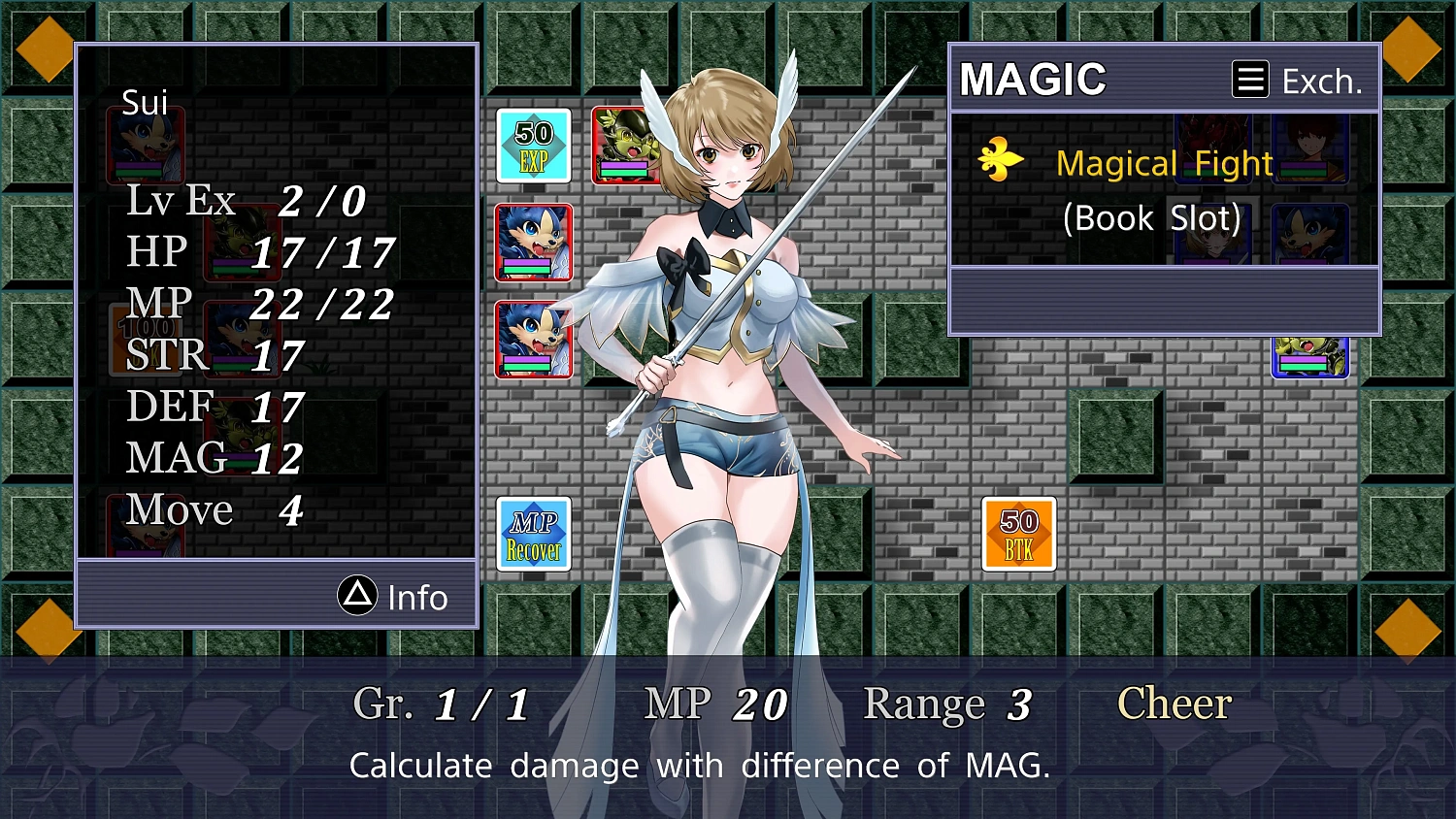Click the goblin portrait on the right wall
1456x819 pixels.
tap(1310, 356)
